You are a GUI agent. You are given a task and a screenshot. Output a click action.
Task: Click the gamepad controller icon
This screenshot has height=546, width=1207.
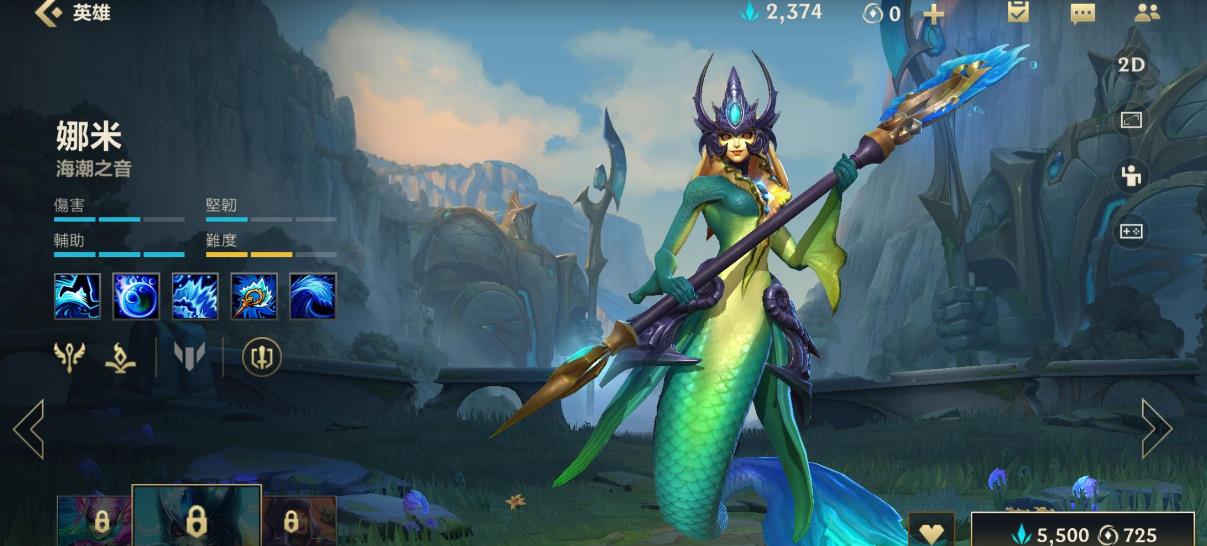1131,232
